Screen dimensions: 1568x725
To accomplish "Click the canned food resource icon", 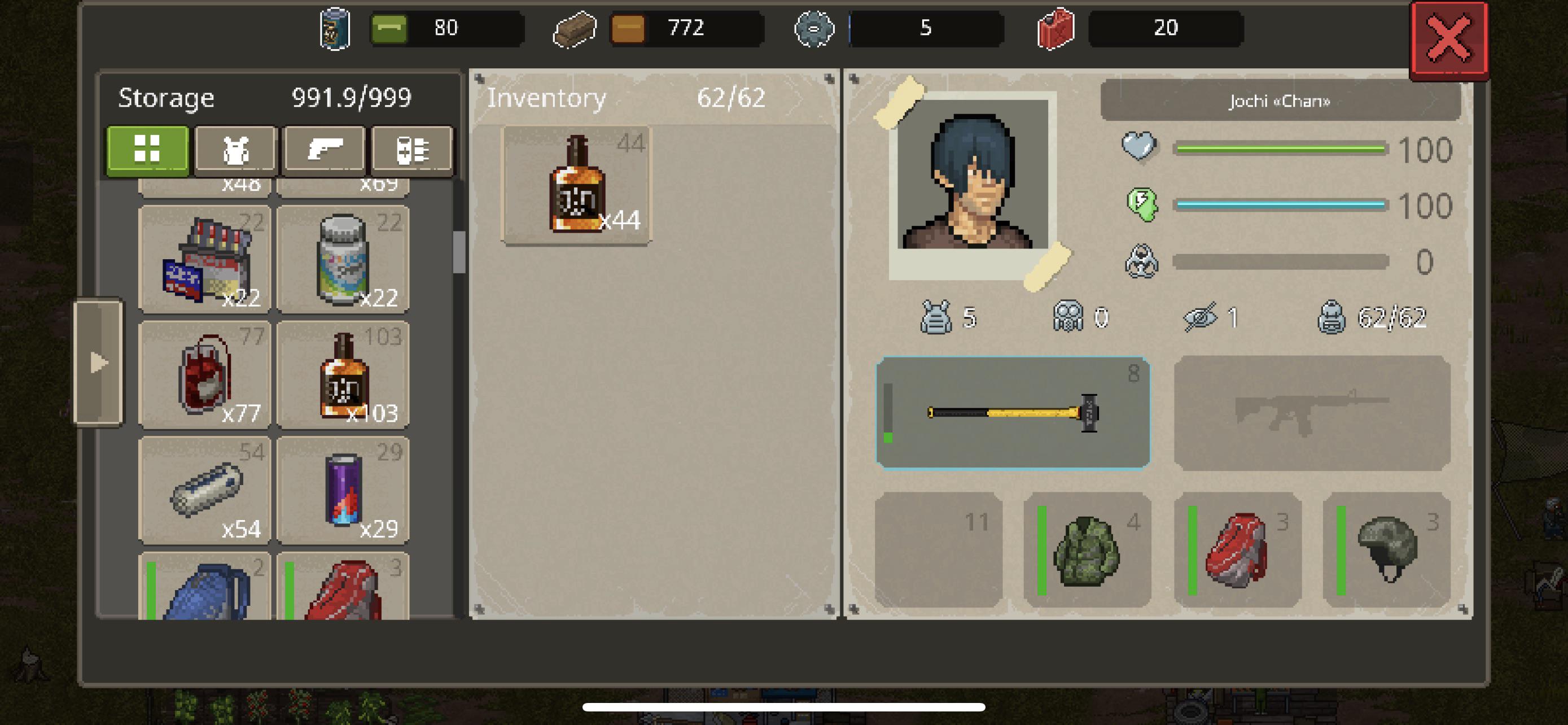I will (x=334, y=28).
